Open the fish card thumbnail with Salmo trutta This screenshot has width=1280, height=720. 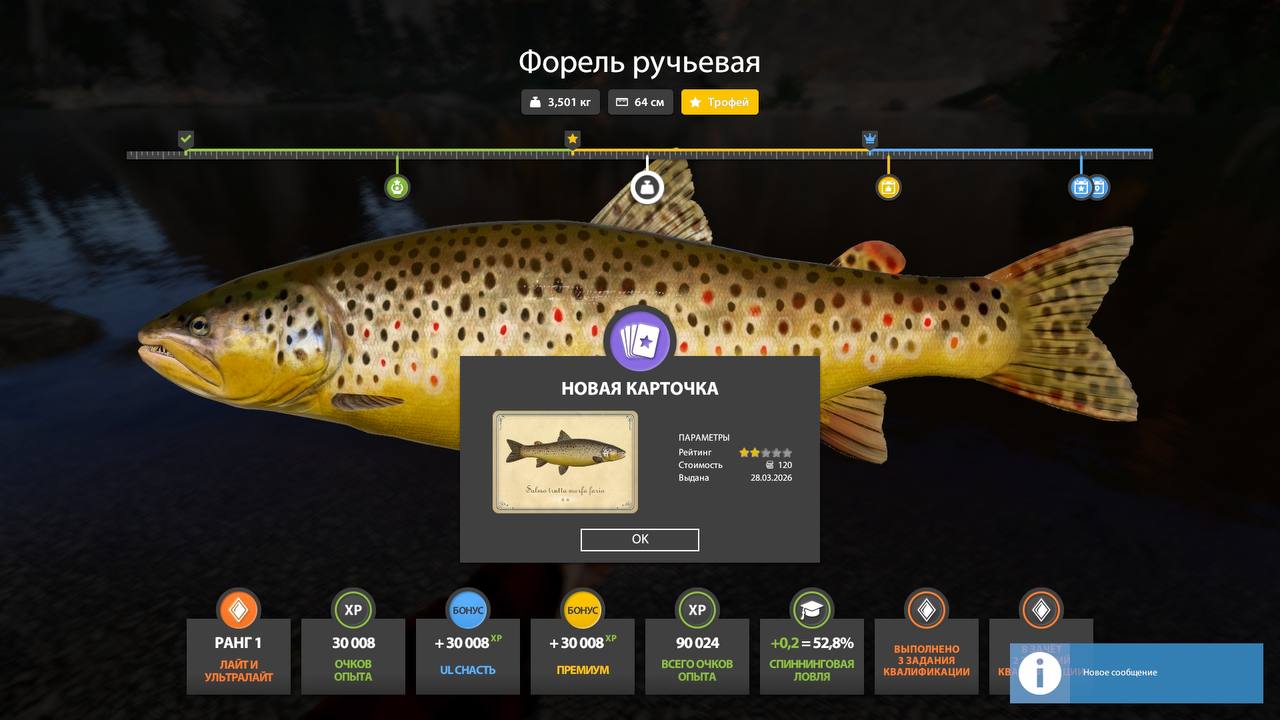click(564, 461)
